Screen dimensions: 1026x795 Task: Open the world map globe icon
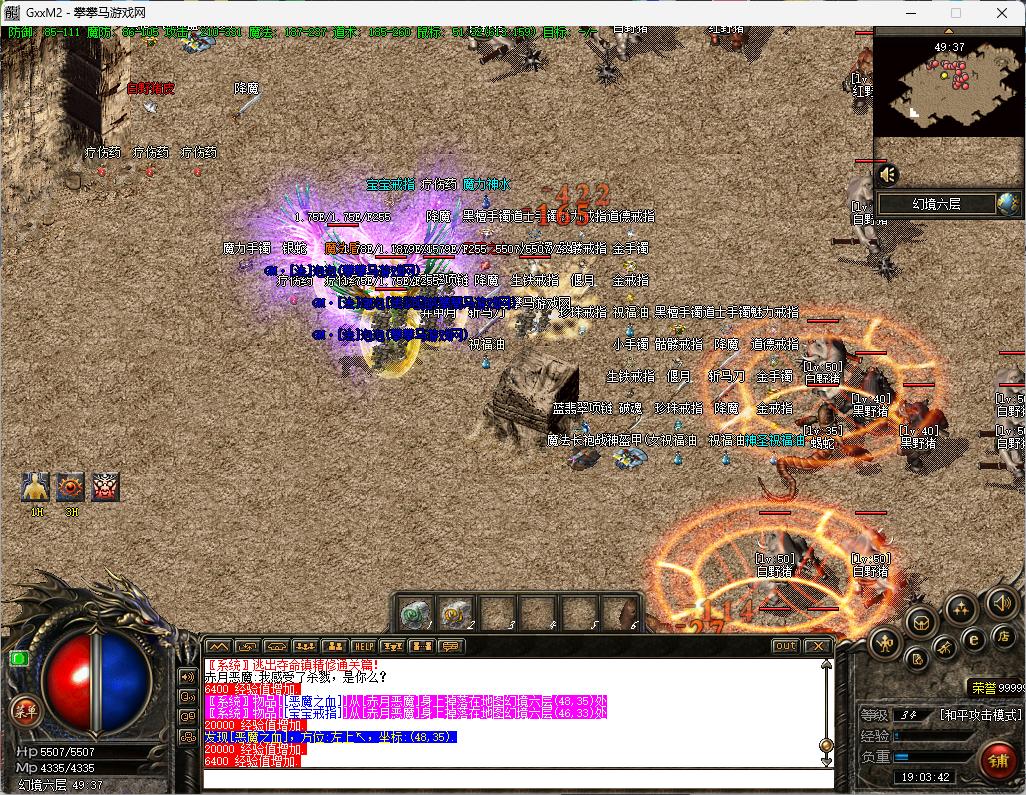1008,204
